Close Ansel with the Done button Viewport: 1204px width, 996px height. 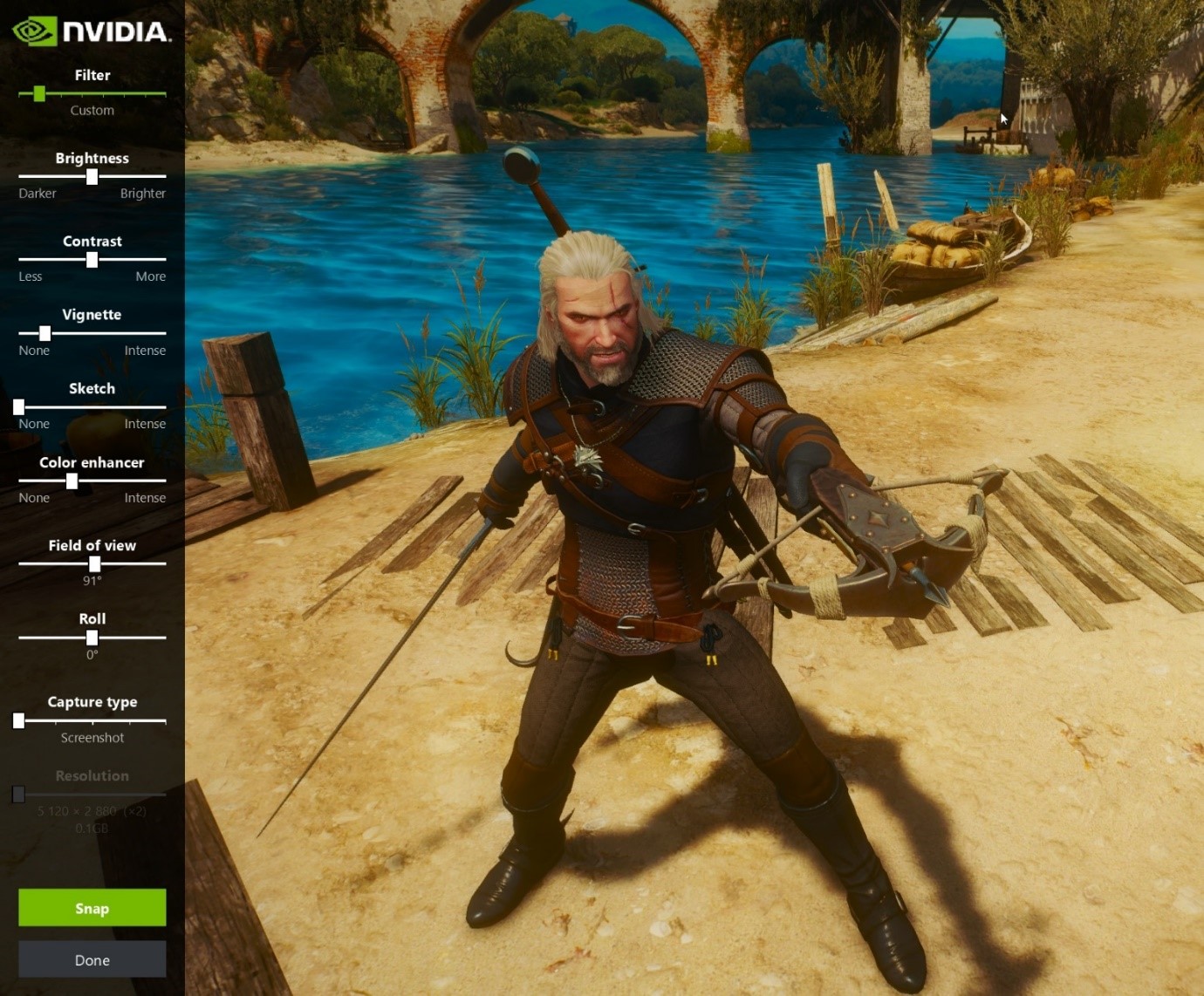coord(92,959)
